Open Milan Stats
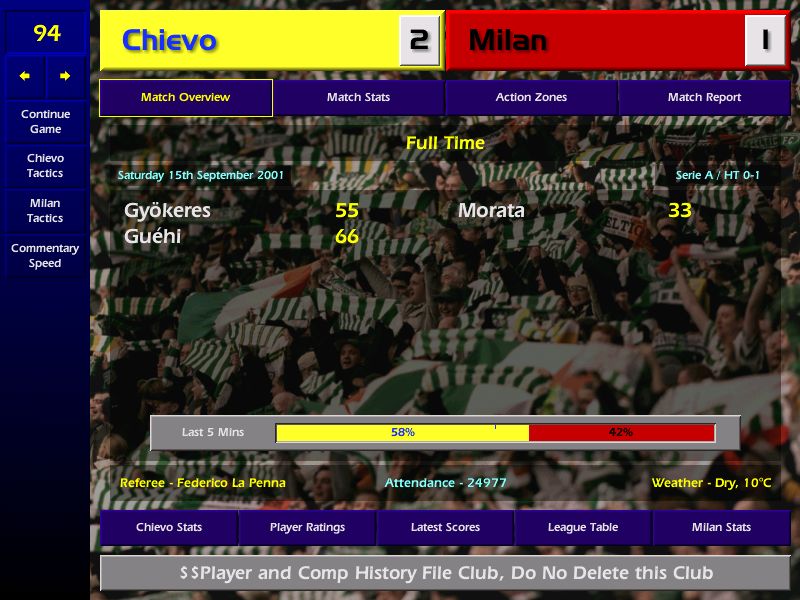Viewport: 800px width, 600px height. click(x=721, y=527)
